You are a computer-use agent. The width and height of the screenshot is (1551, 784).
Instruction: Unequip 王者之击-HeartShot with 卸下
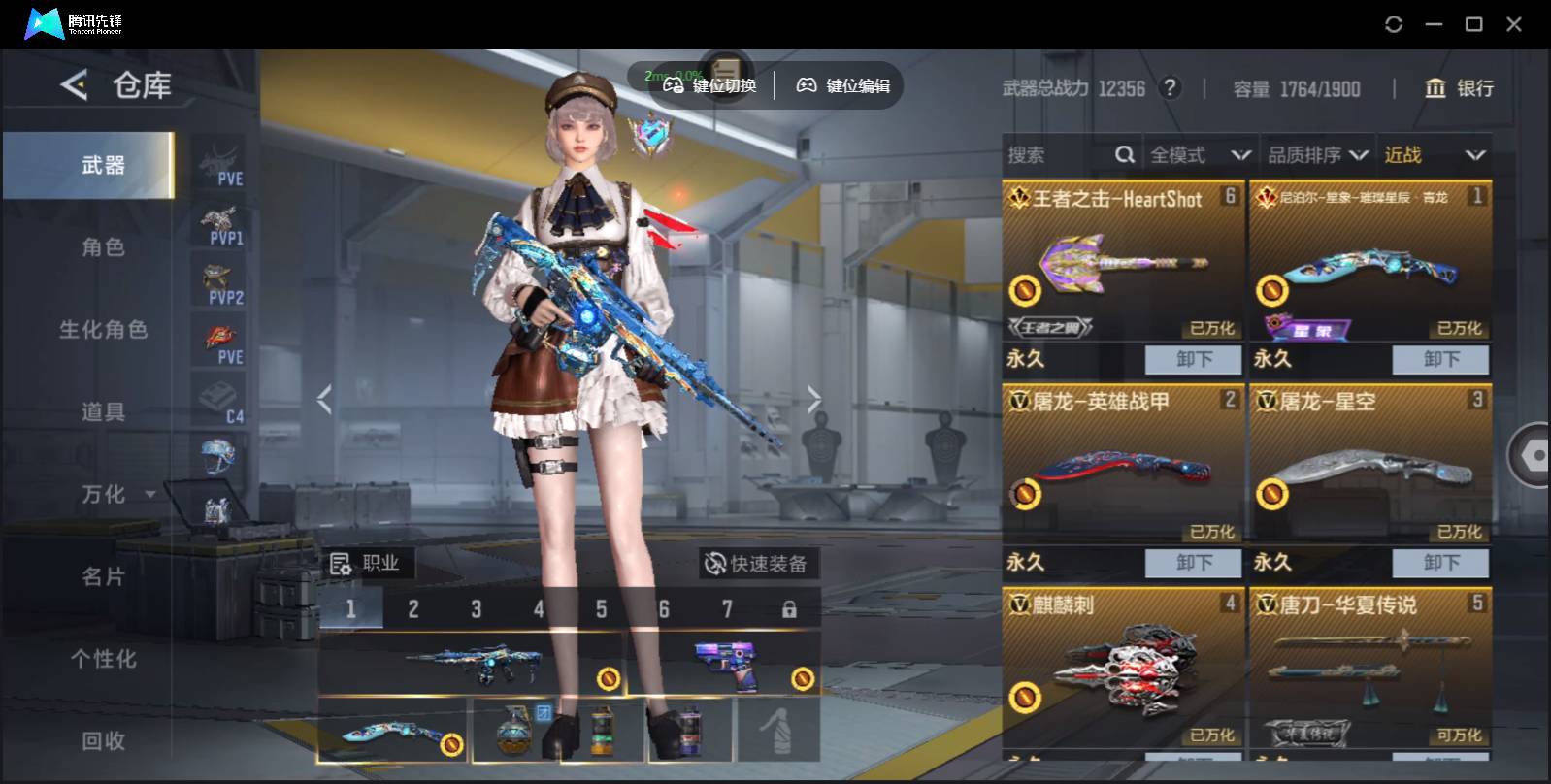click(1193, 359)
